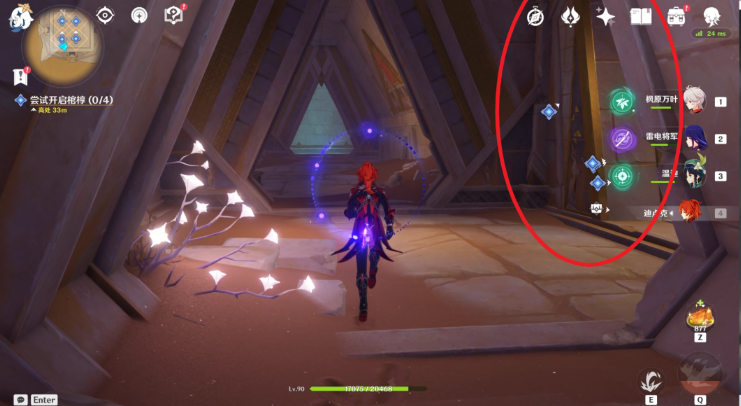The height and width of the screenshot is (406, 741).
Task: Open the tutorial book with question mark
Action: 173,15
